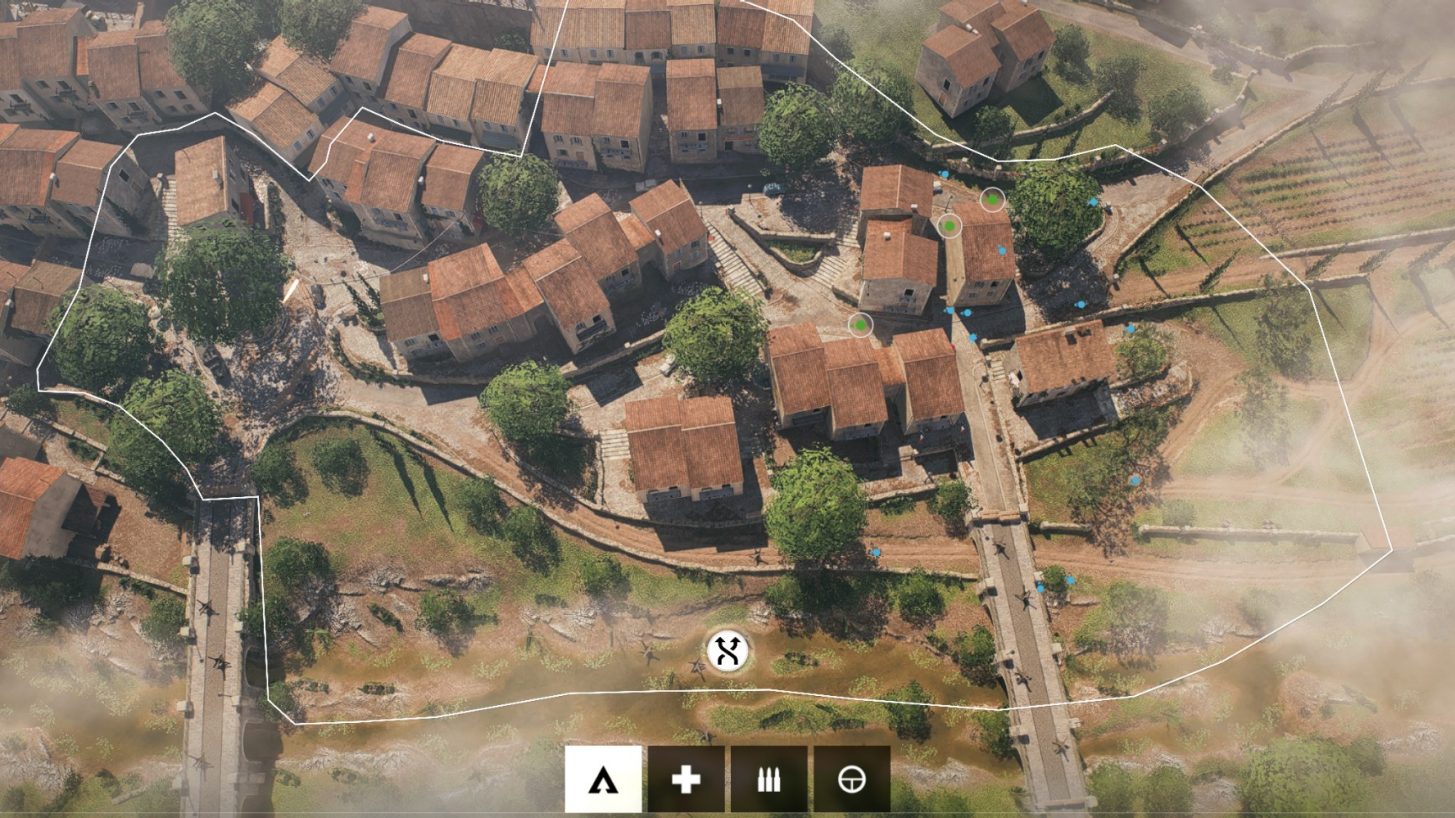Select the lower circled green squad spawn marker
Image resolution: width=1455 pixels, height=818 pixels.
click(x=860, y=326)
